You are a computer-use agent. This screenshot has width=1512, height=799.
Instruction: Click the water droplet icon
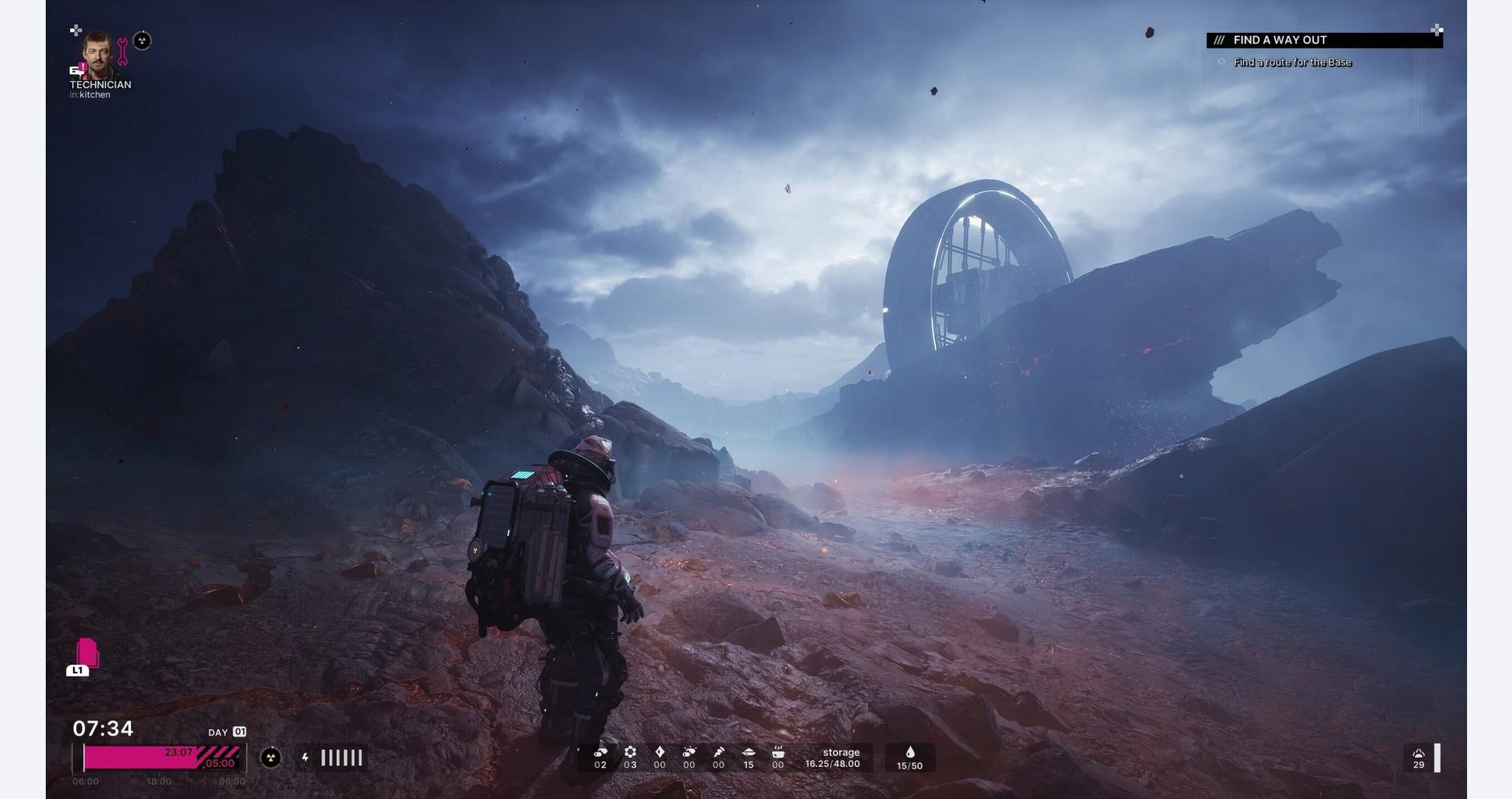pos(909,752)
